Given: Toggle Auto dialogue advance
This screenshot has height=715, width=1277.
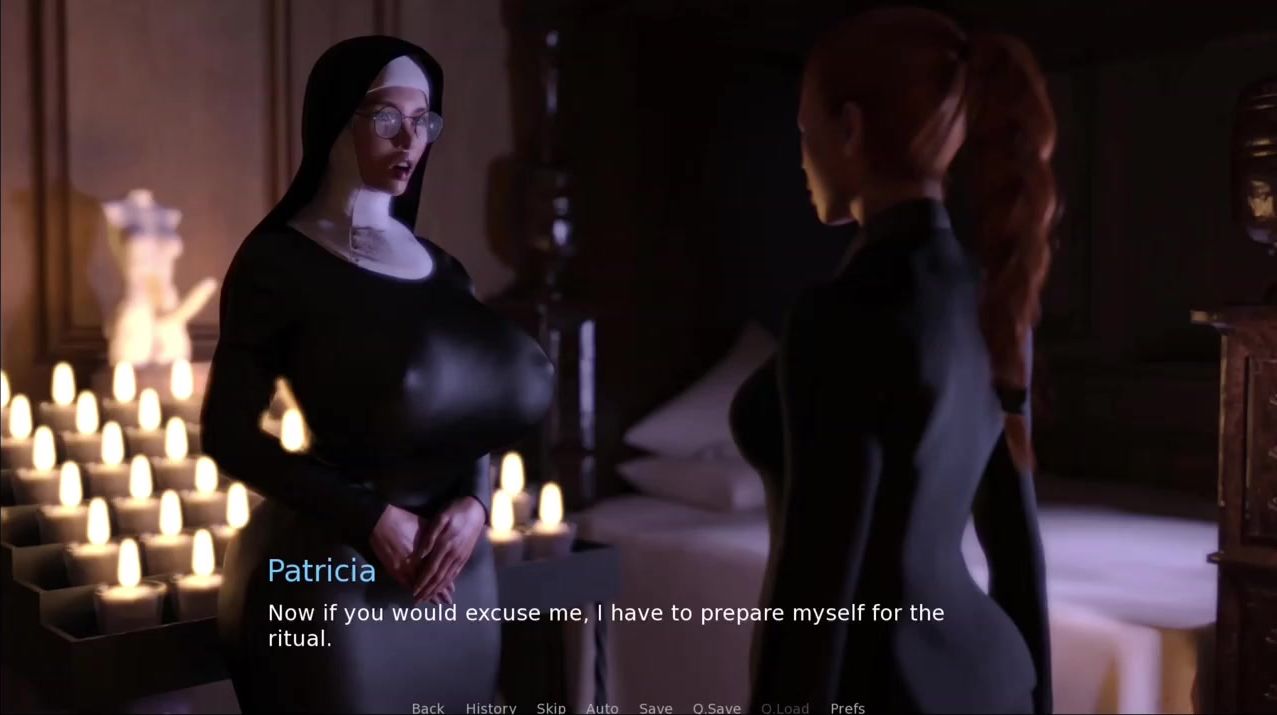Looking at the screenshot, I should click(602, 708).
